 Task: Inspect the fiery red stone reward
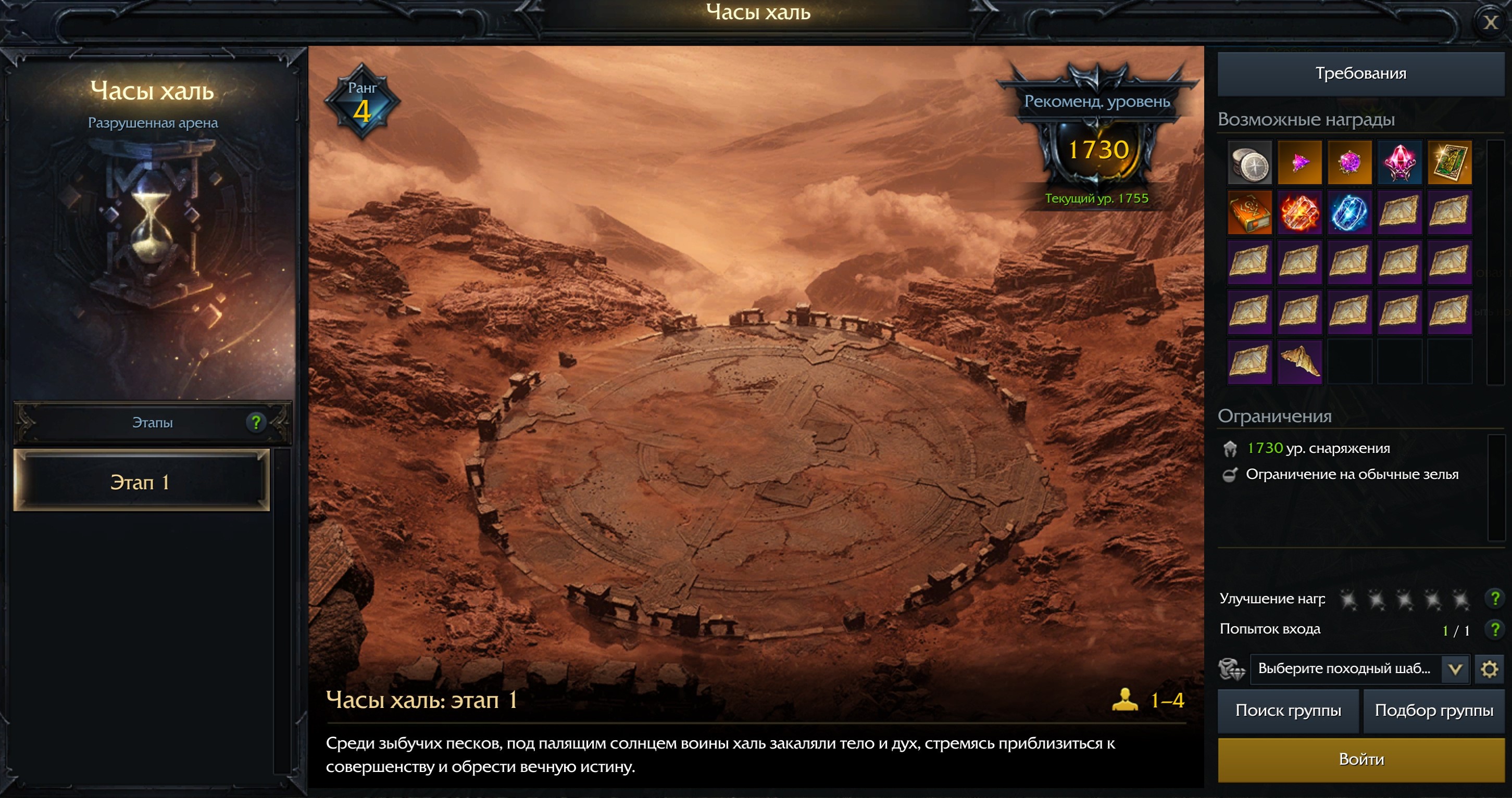coord(1299,212)
